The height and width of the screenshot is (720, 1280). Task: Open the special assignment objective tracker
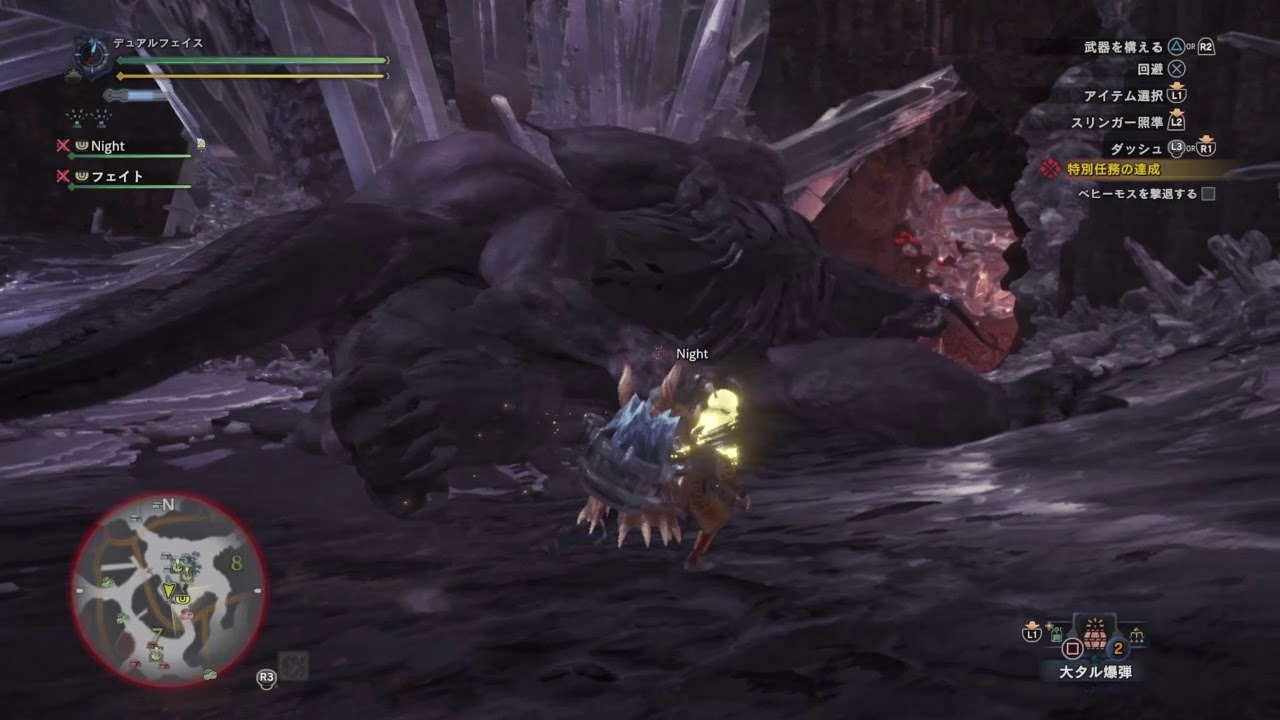pos(1113,169)
